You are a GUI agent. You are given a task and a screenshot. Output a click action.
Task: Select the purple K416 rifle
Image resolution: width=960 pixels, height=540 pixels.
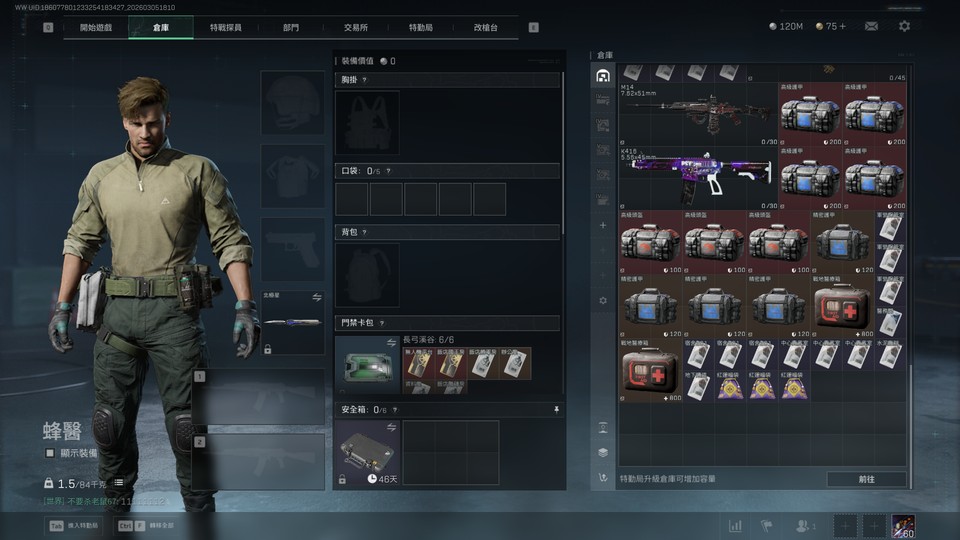[698, 172]
